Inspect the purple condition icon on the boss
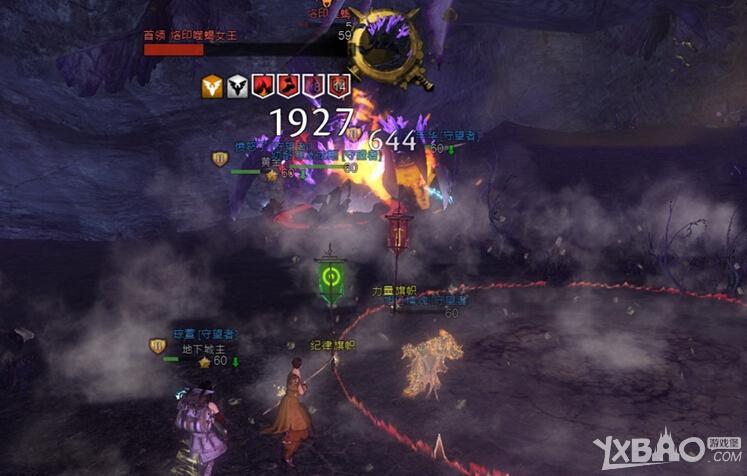This screenshot has height=476, width=747. 313,87
